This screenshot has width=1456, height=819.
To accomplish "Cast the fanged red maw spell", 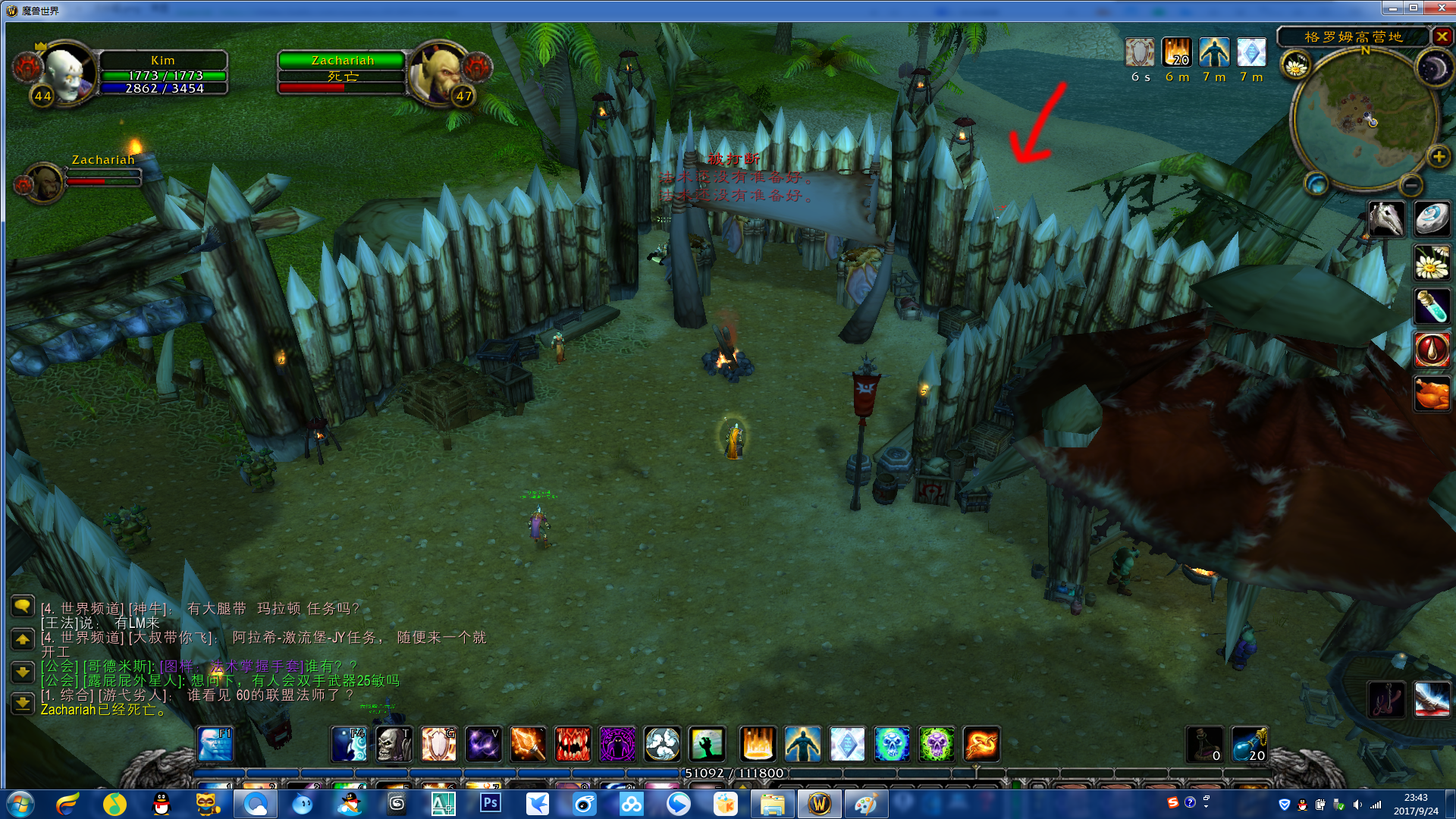I will tap(573, 744).
